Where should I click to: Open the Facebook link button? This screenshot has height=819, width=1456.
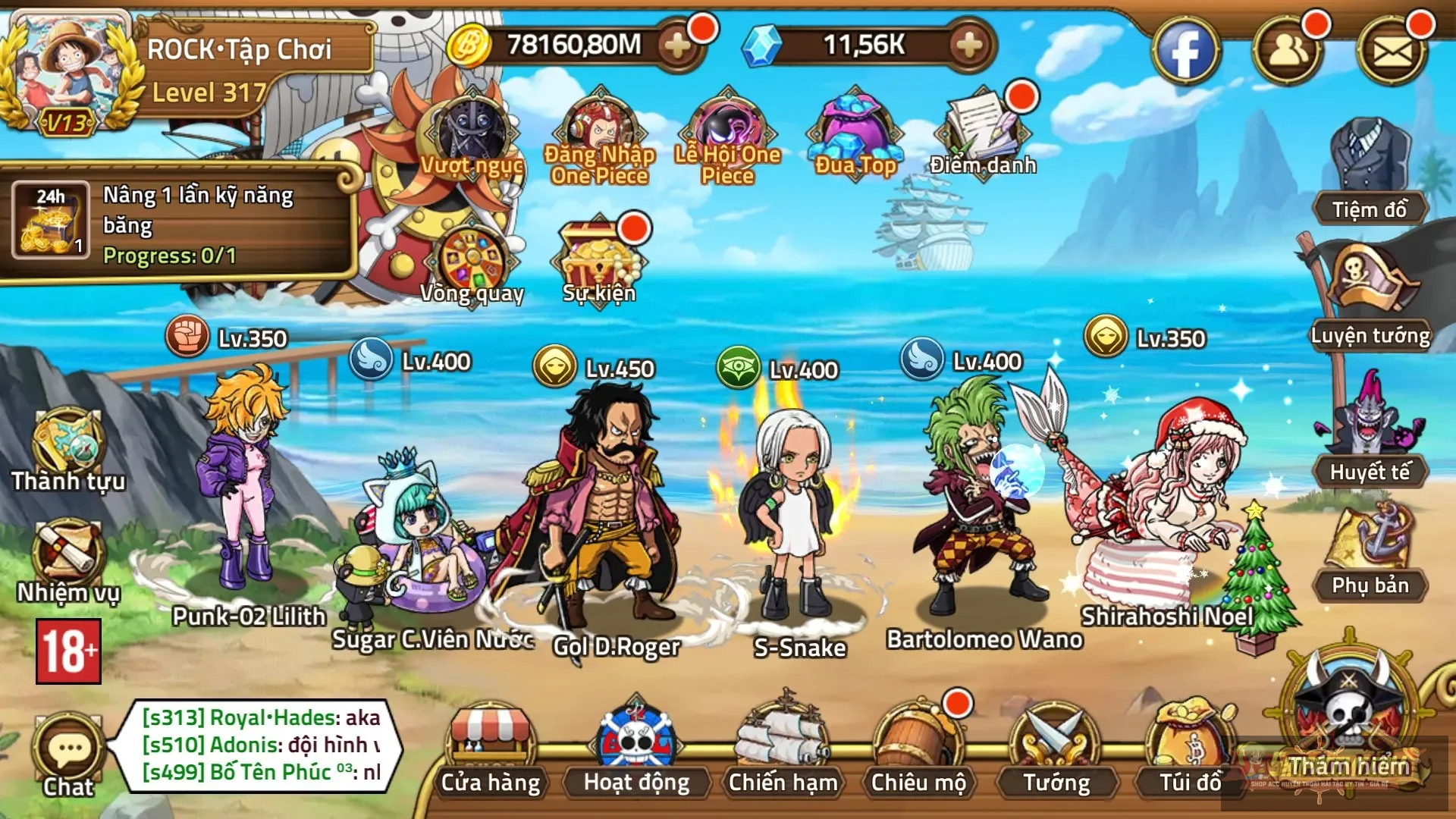(1185, 51)
